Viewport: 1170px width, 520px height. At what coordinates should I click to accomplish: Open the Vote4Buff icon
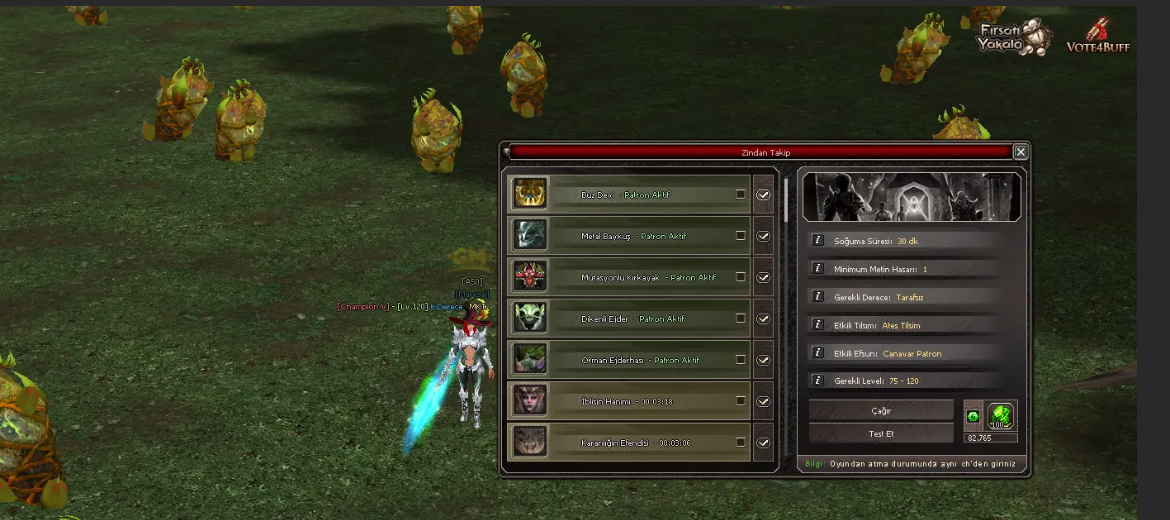pos(1098,36)
